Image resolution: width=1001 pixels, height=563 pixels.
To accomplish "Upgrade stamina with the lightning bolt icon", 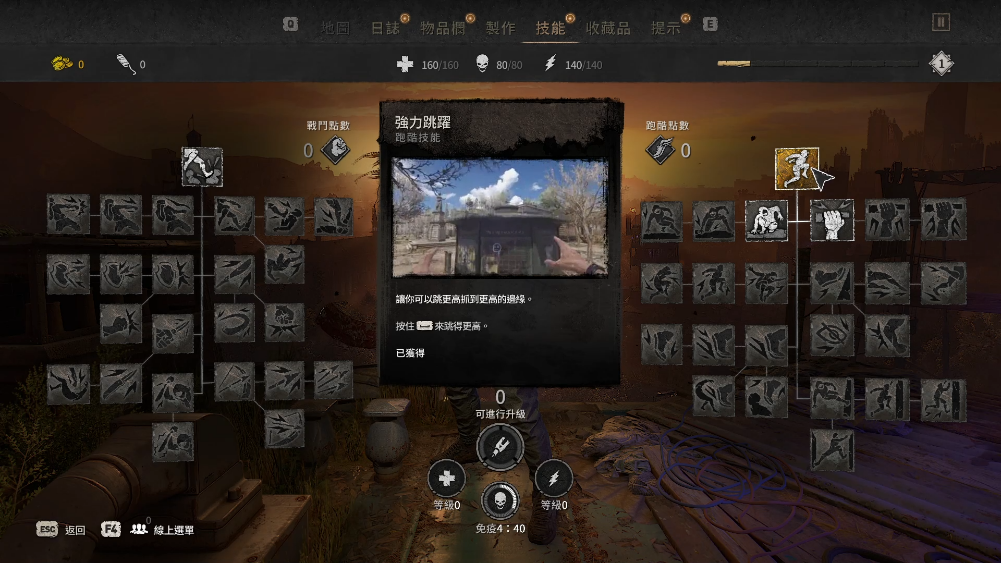I will point(553,479).
